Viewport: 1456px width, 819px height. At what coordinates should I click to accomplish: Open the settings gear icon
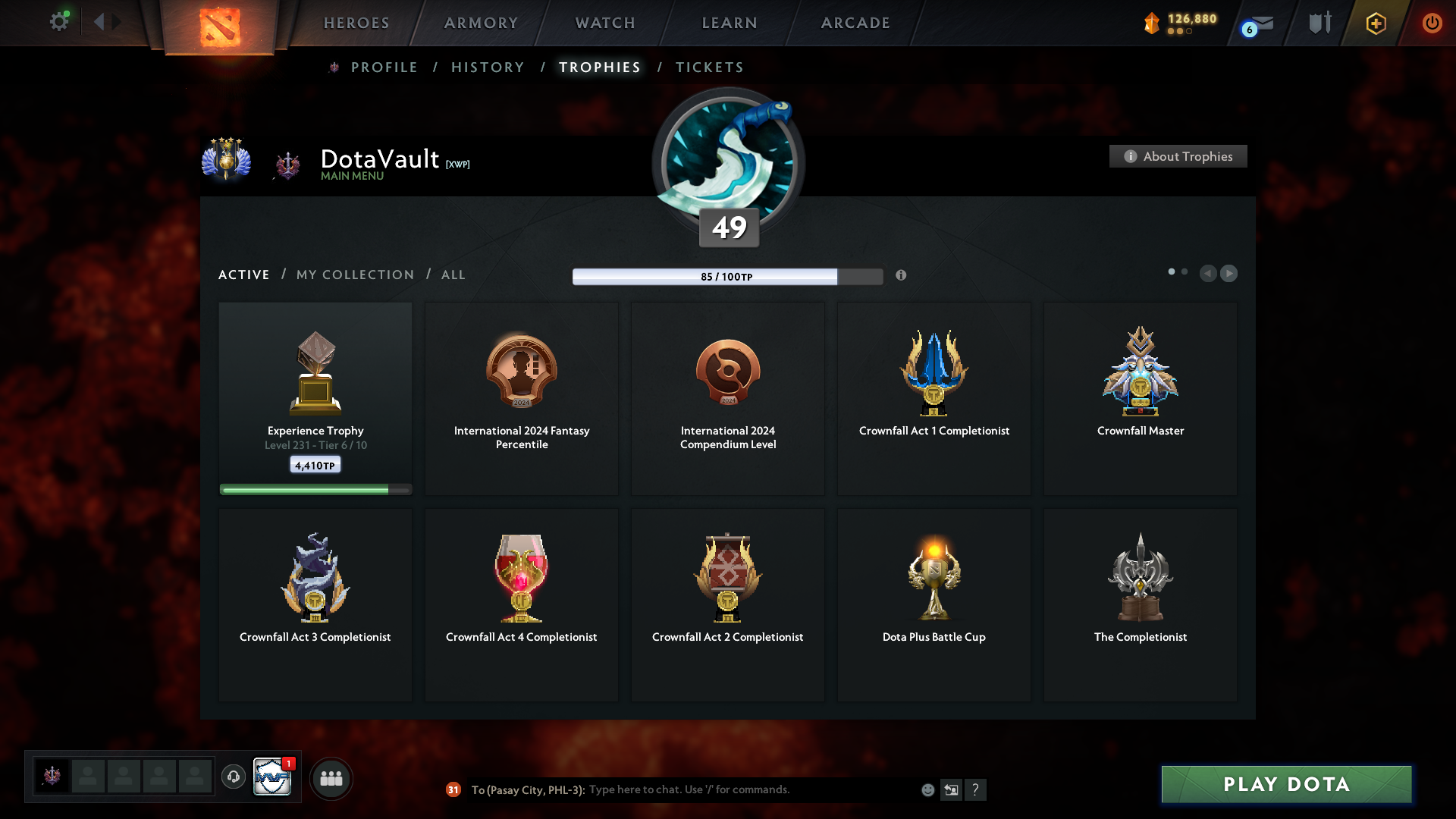pos(59,22)
